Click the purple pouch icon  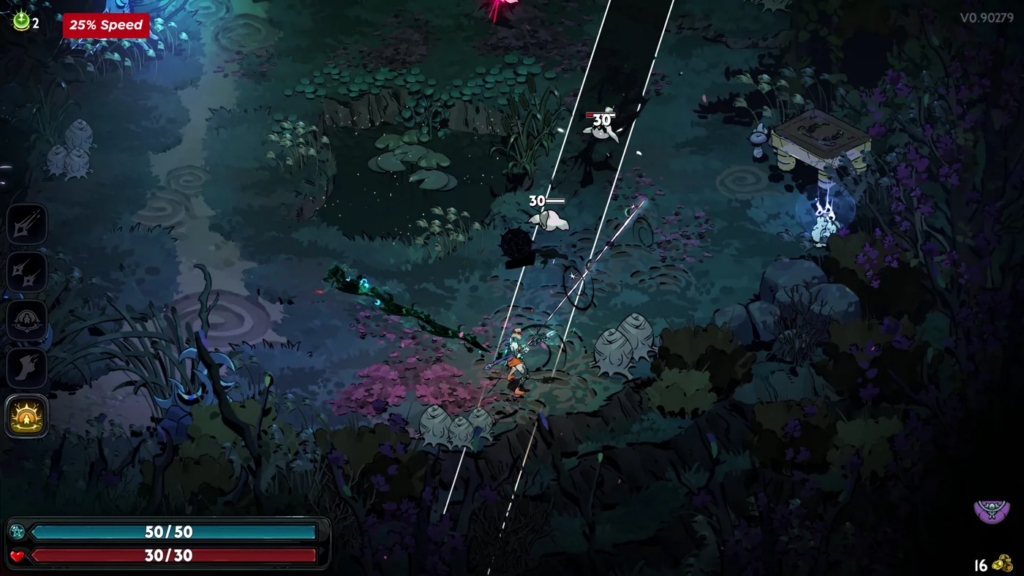[991, 512]
